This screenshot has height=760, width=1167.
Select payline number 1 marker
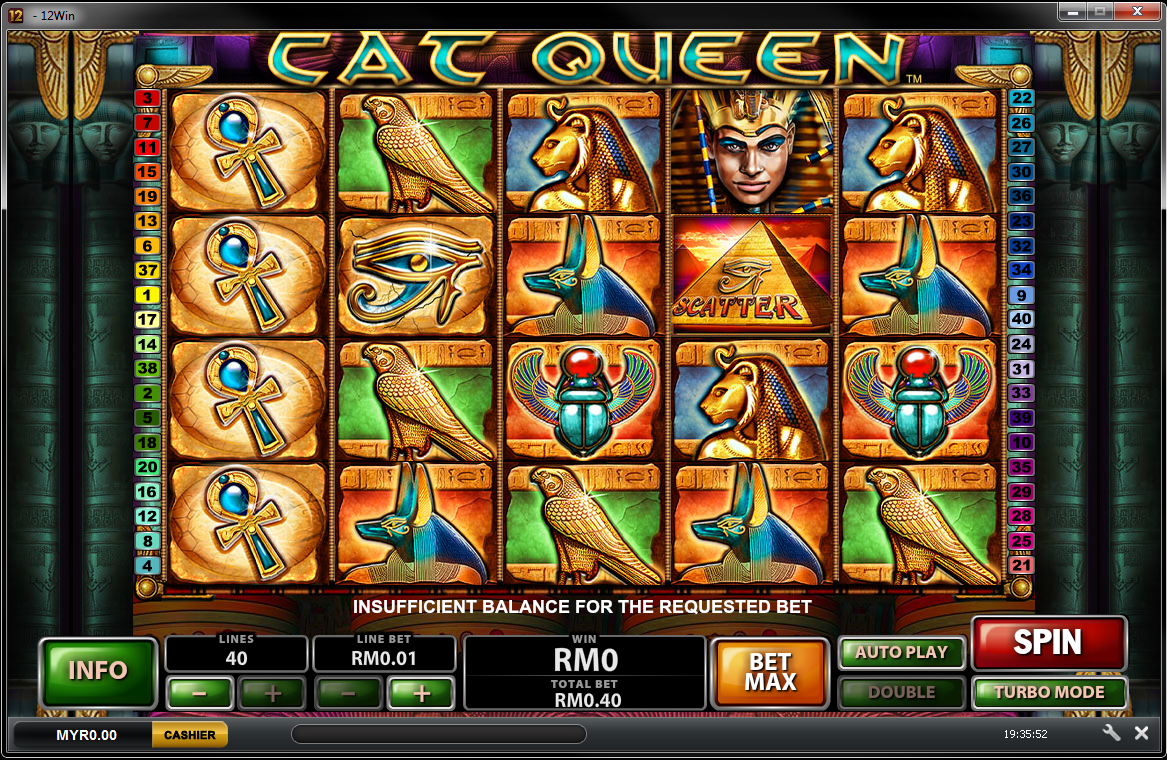pyautogui.click(x=147, y=296)
